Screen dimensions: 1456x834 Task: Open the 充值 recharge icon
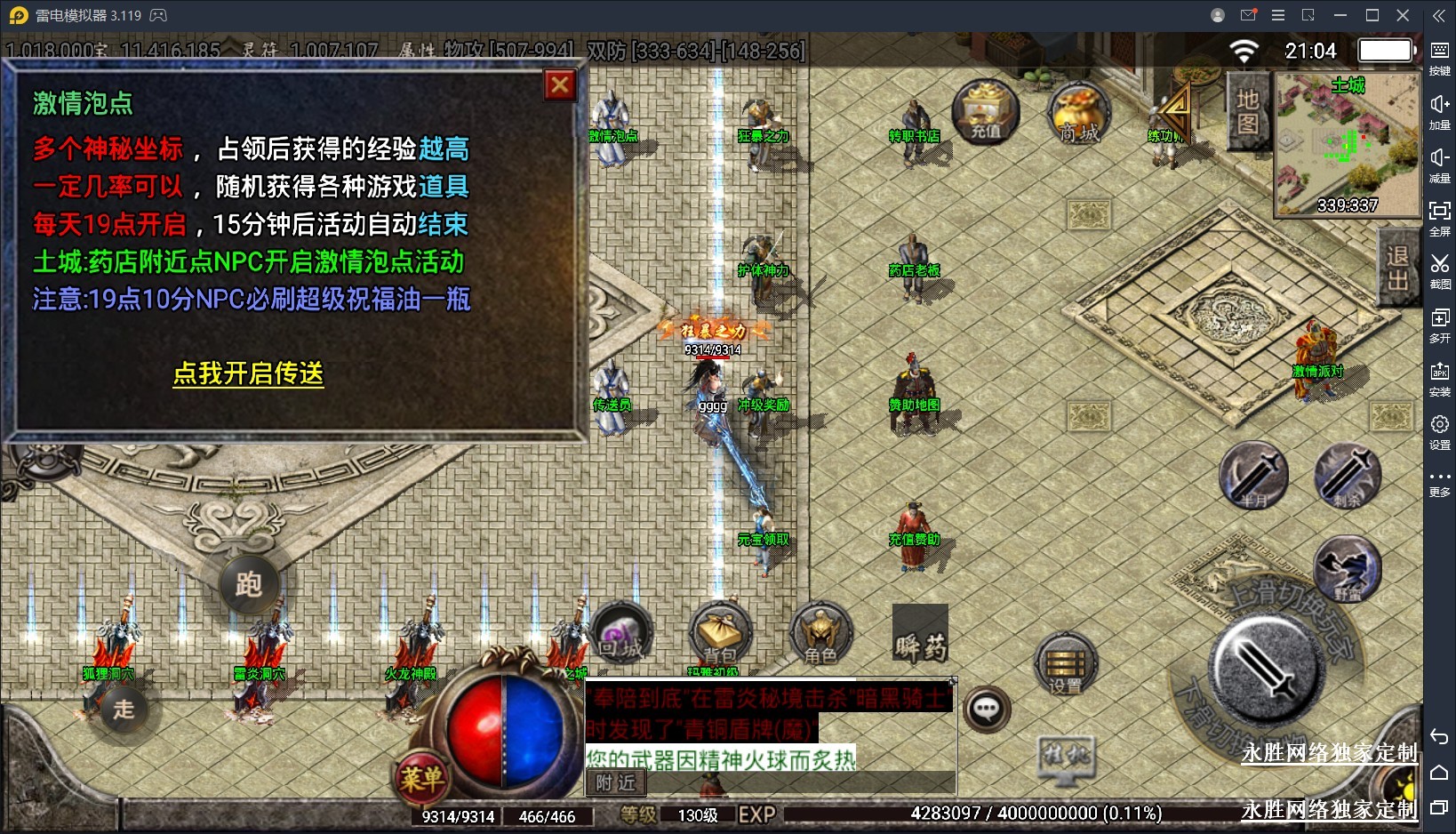[985, 112]
